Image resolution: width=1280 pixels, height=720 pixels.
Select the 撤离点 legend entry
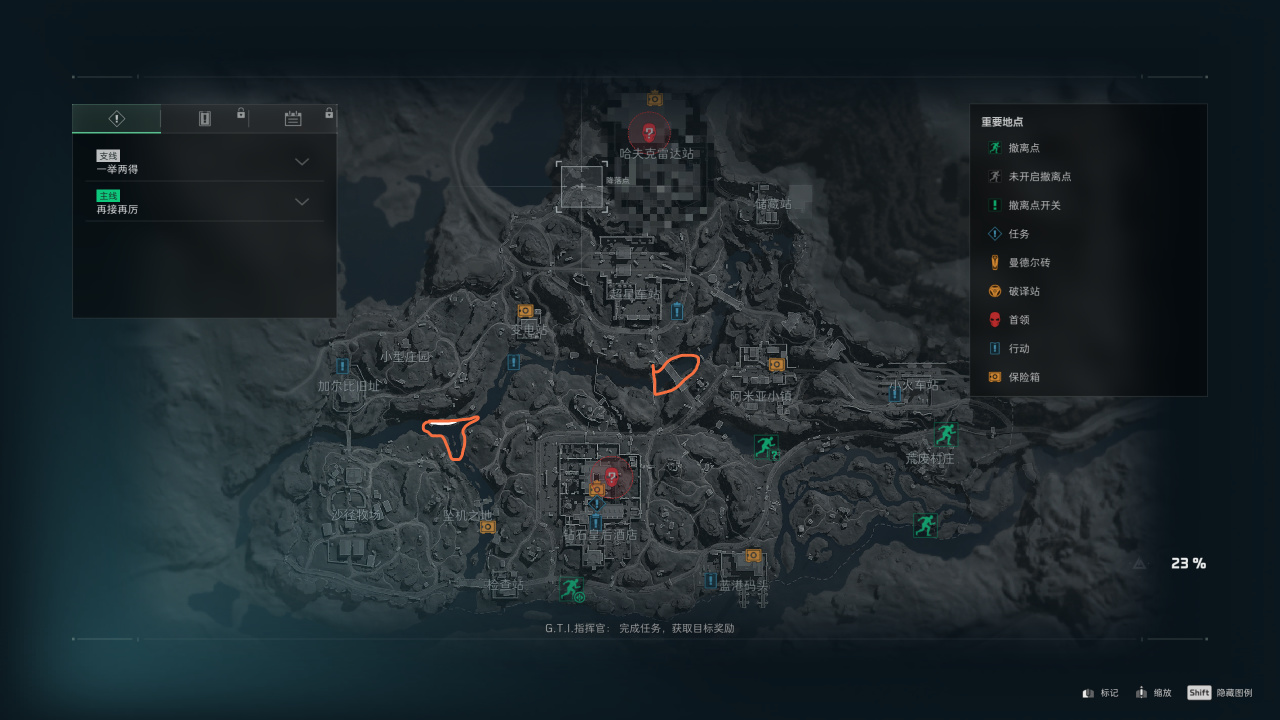(x=1024, y=148)
